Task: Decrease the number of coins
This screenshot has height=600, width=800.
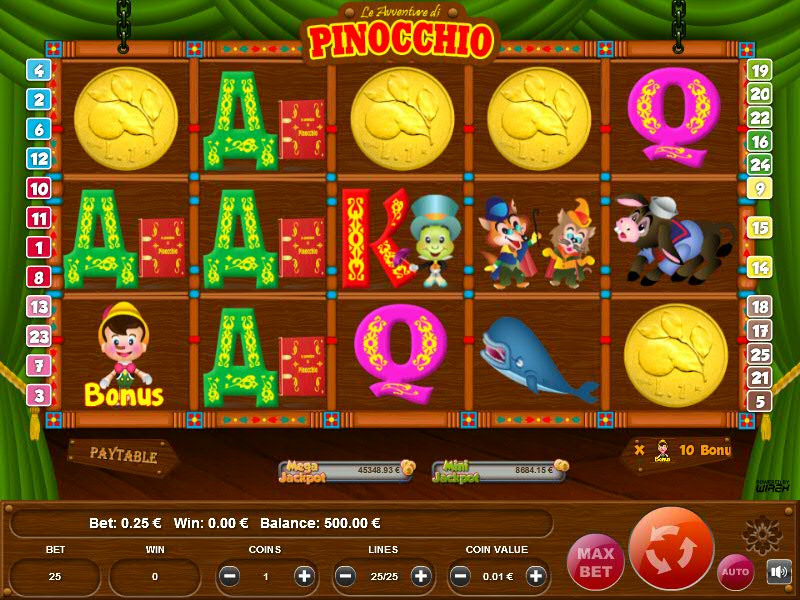Action: click(x=229, y=576)
